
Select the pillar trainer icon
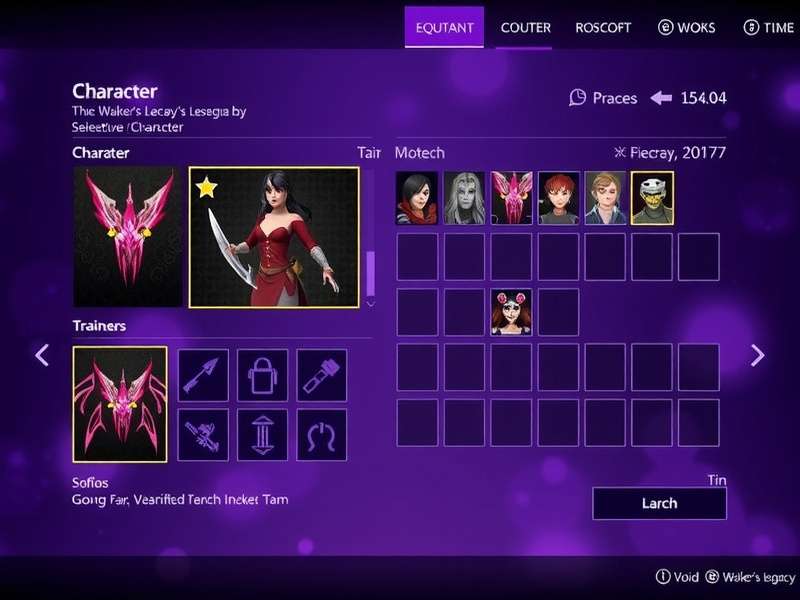[x=262, y=435]
